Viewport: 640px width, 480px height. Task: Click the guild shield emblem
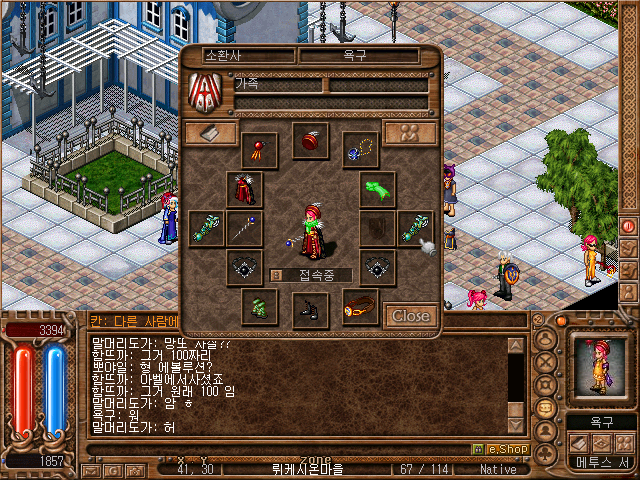coord(205,92)
